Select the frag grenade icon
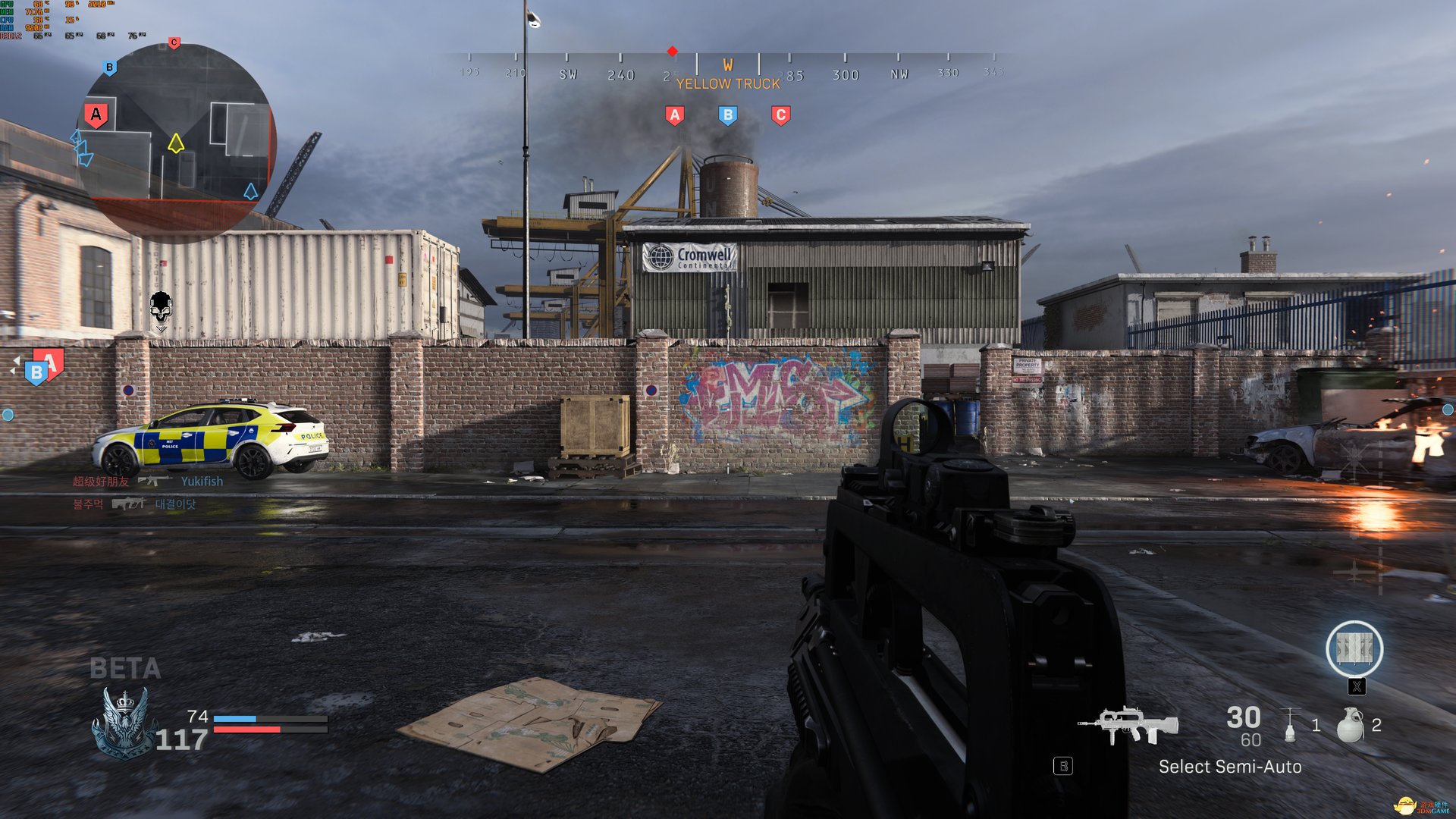 pos(1350,725)
